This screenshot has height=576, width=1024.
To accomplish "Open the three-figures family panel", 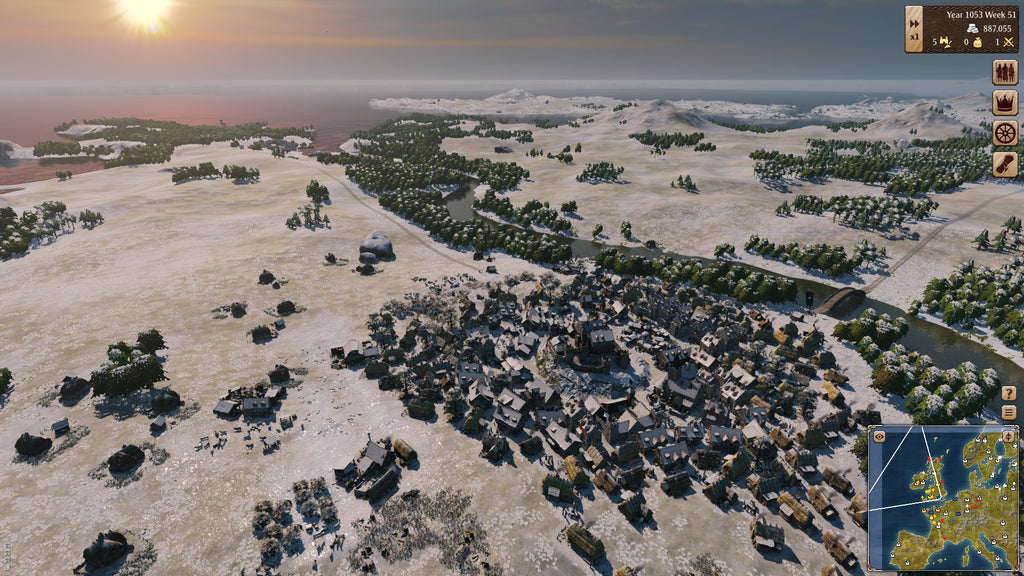I will click(x=1004, y=72).
